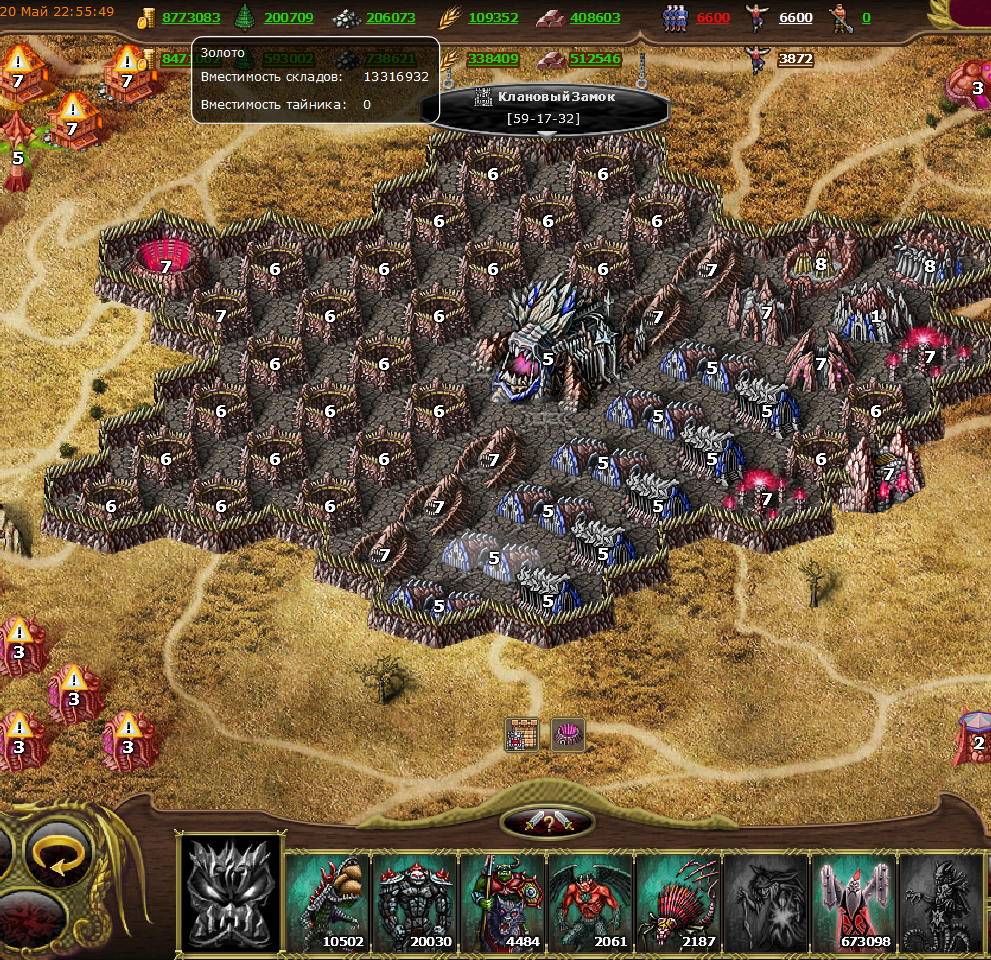Click the stone resource amount 206073
Screen dimensions: 991x960
(x=390, y=18)
